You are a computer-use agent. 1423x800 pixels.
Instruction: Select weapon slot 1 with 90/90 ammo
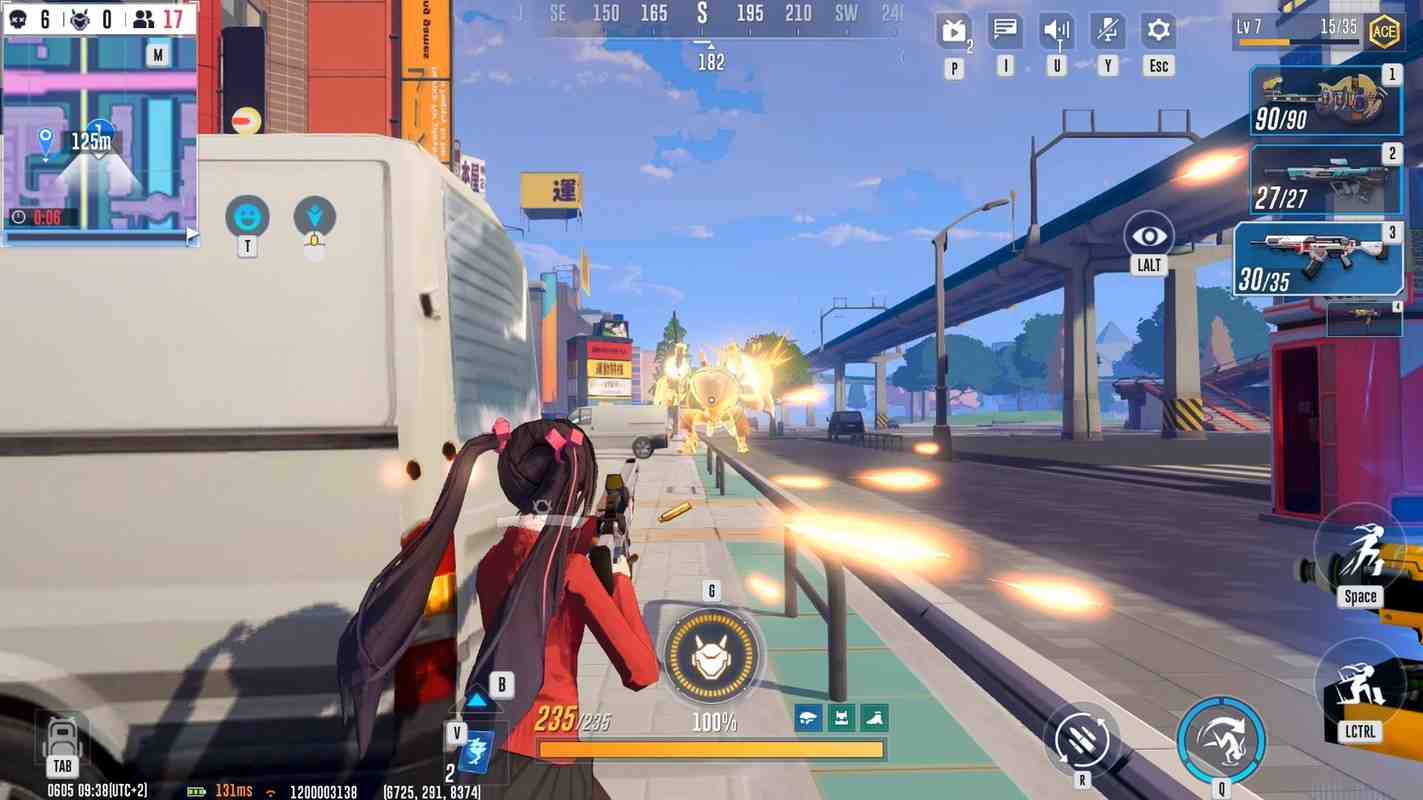coord(1325,100)
